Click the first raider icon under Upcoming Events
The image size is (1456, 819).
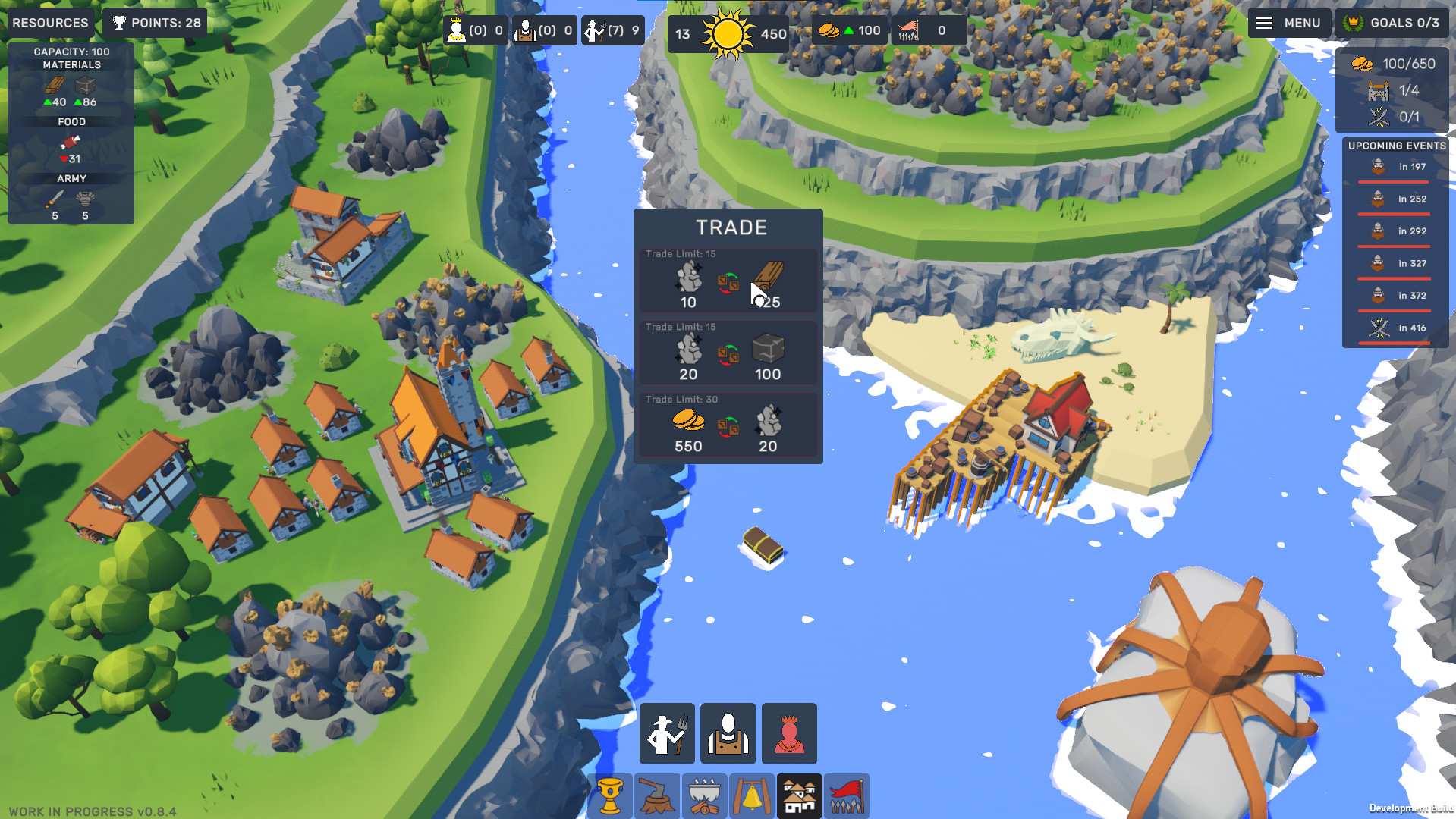point(1376,166)
